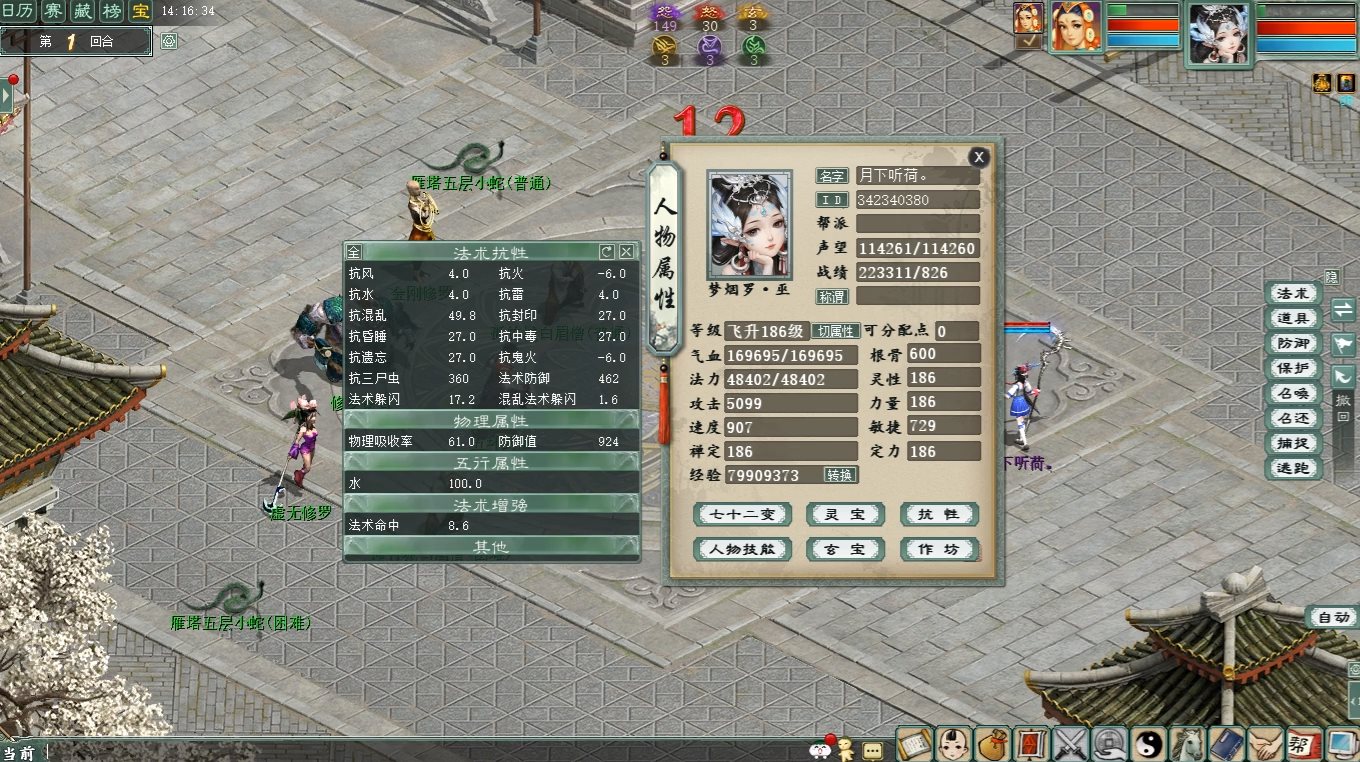Select the 防御 defend command
Viewport: 1360px width, 762px height.
[x=1292, y=343]
